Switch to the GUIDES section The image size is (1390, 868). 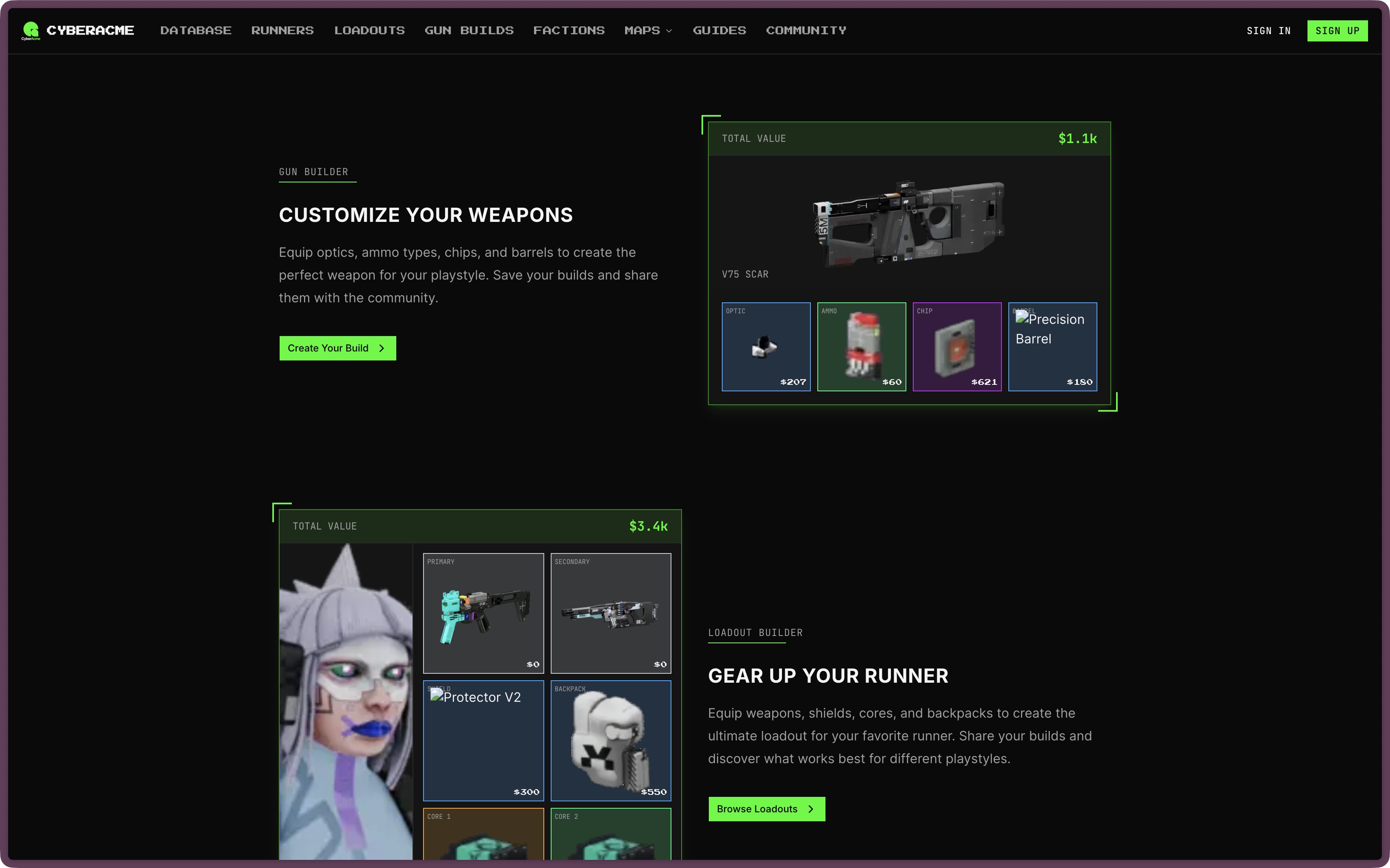tap(719, 30)
